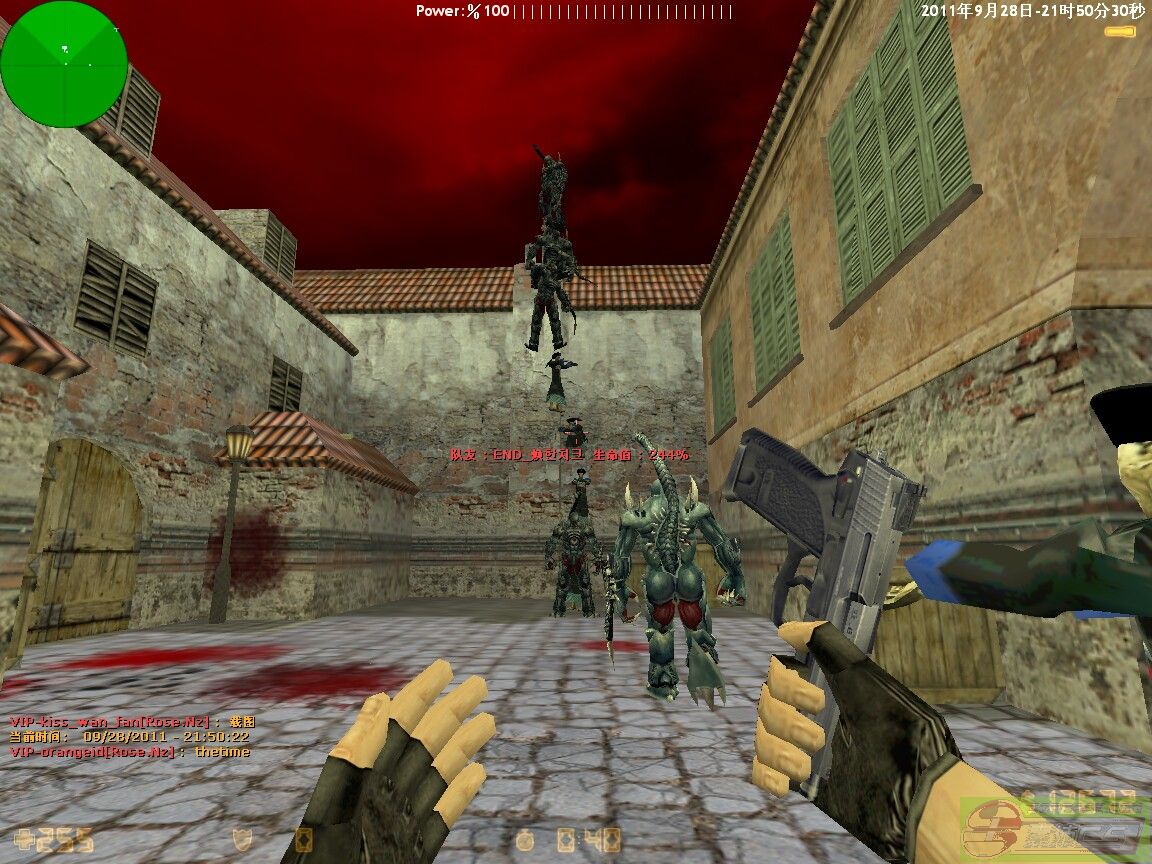Click the green radar minimap
The width and height of the screenshot is (1152, 864).
(x=64, y=64)
